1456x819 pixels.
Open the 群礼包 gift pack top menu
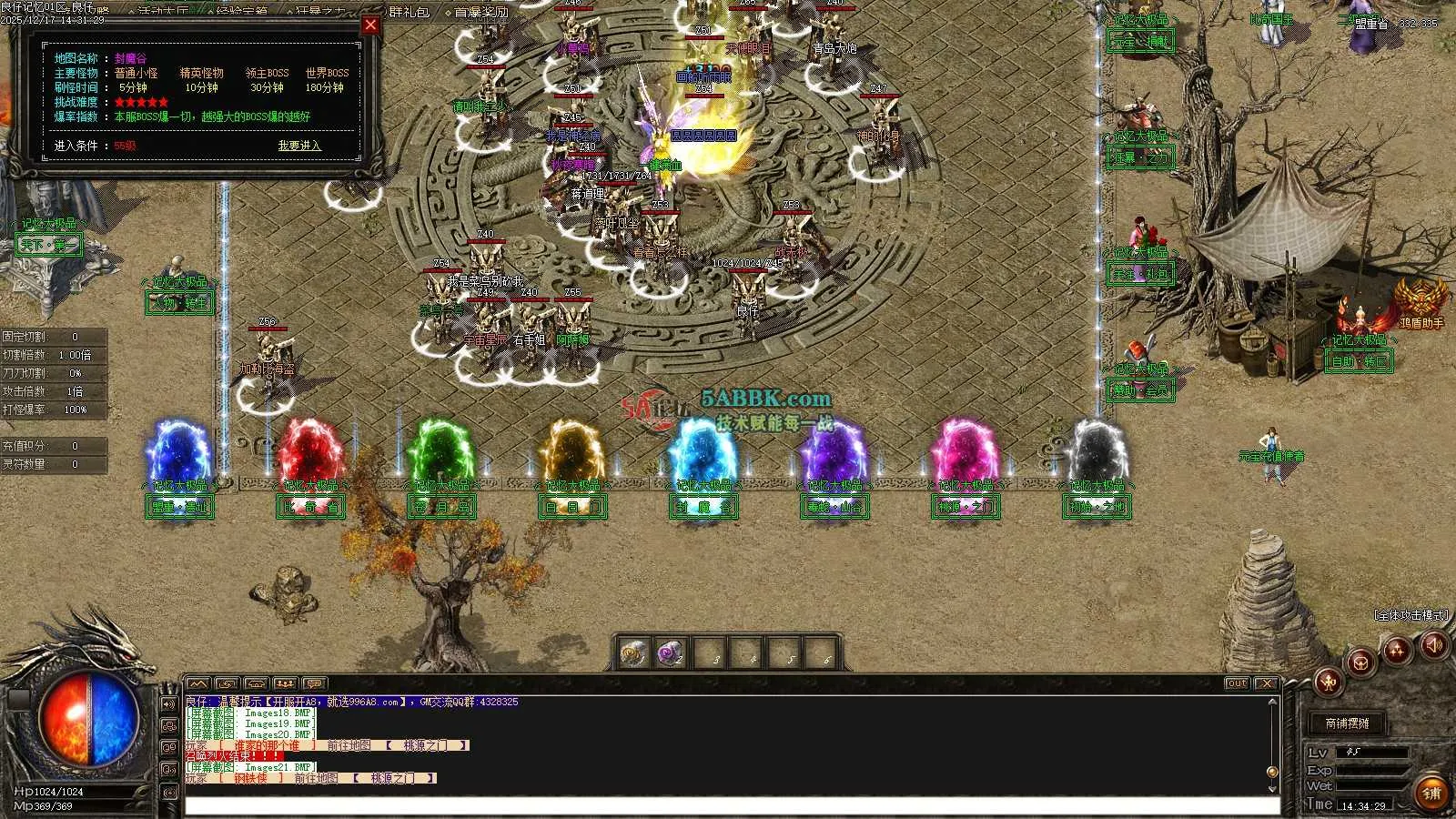pos(409,12)
